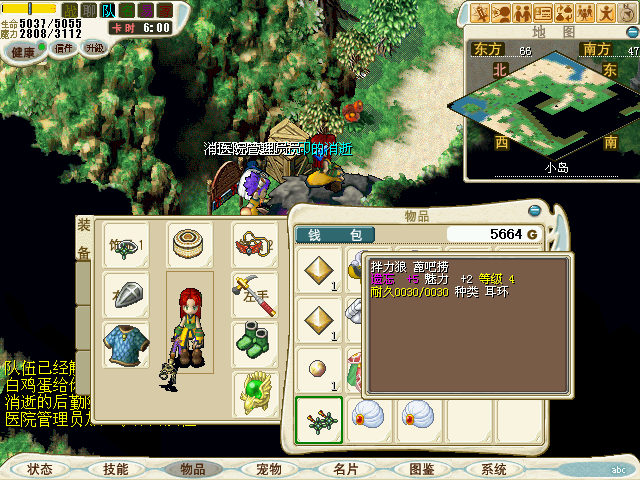Open the 系统 system menu
This screenshot has width=640, height=480.
494,469
